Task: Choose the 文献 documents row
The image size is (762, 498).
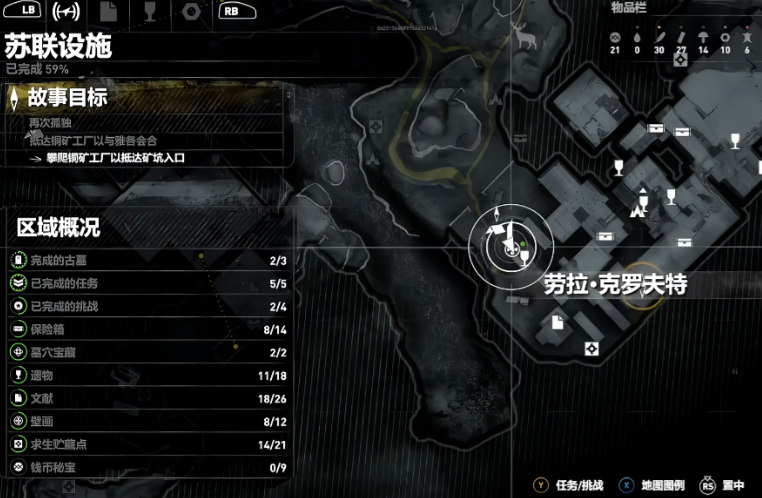Action: click(x=152, y=398)
